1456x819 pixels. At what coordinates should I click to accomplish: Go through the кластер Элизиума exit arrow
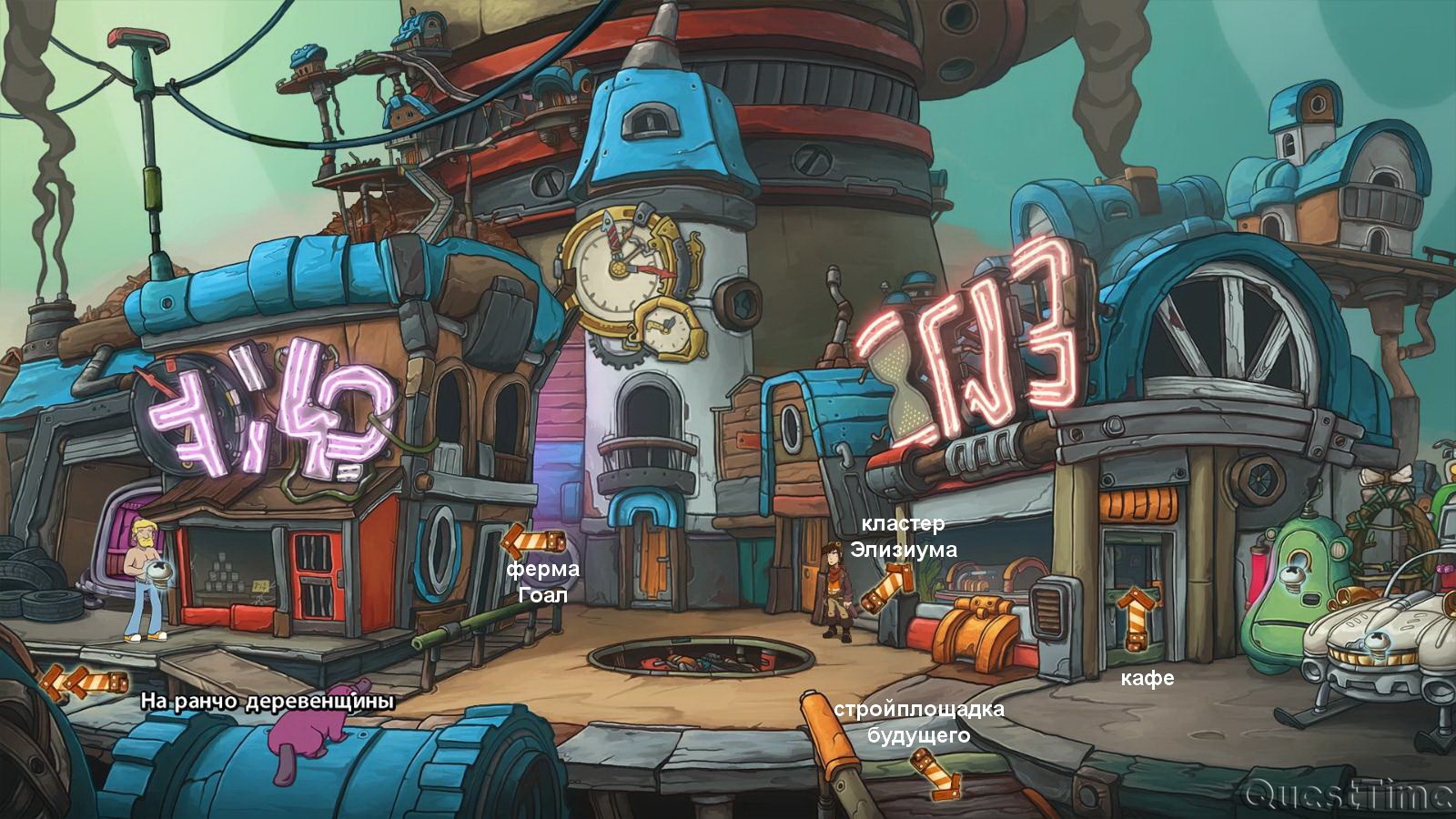[x=887, y=587]
